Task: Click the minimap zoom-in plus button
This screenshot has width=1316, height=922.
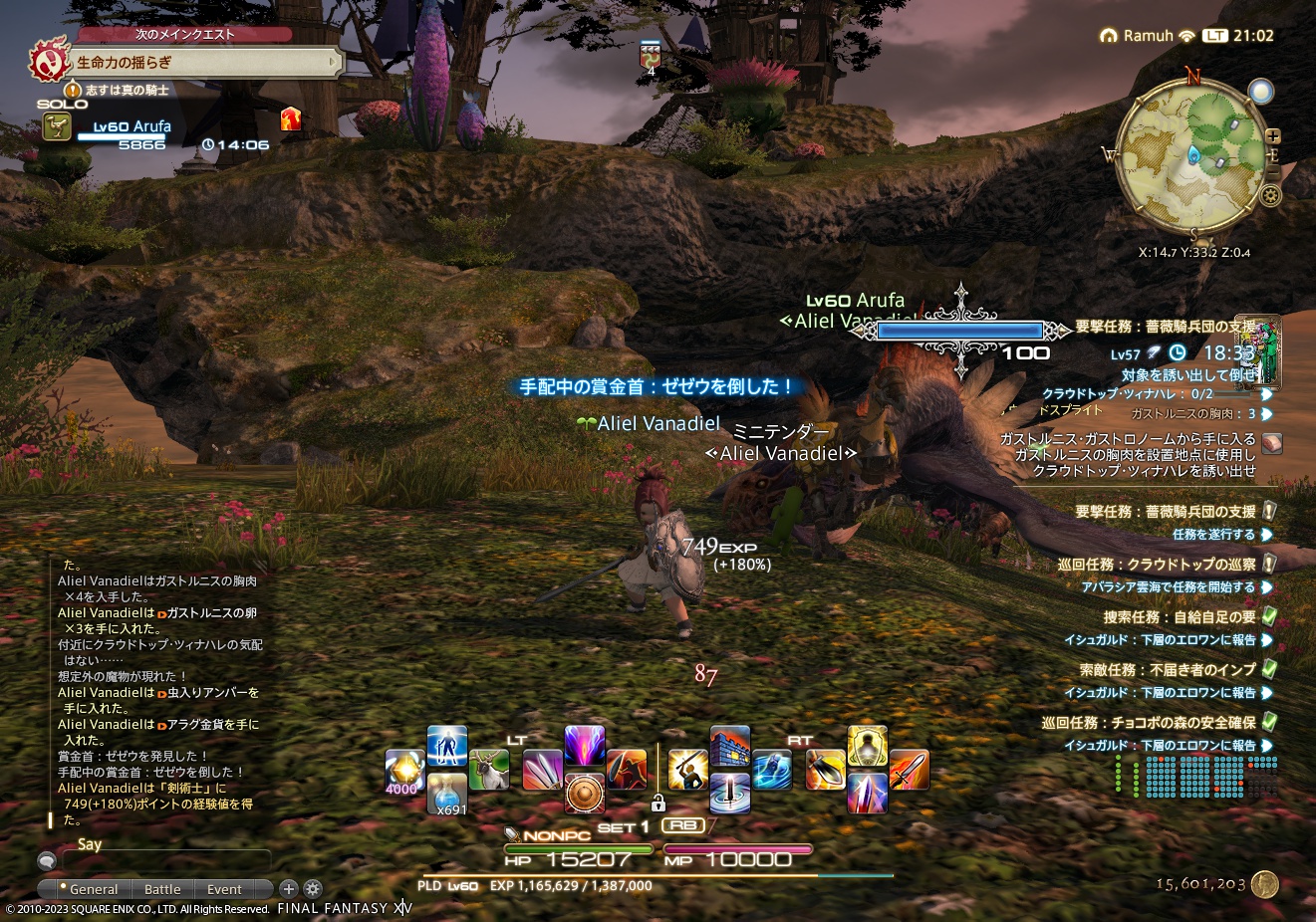Action: pos(1272,137)
